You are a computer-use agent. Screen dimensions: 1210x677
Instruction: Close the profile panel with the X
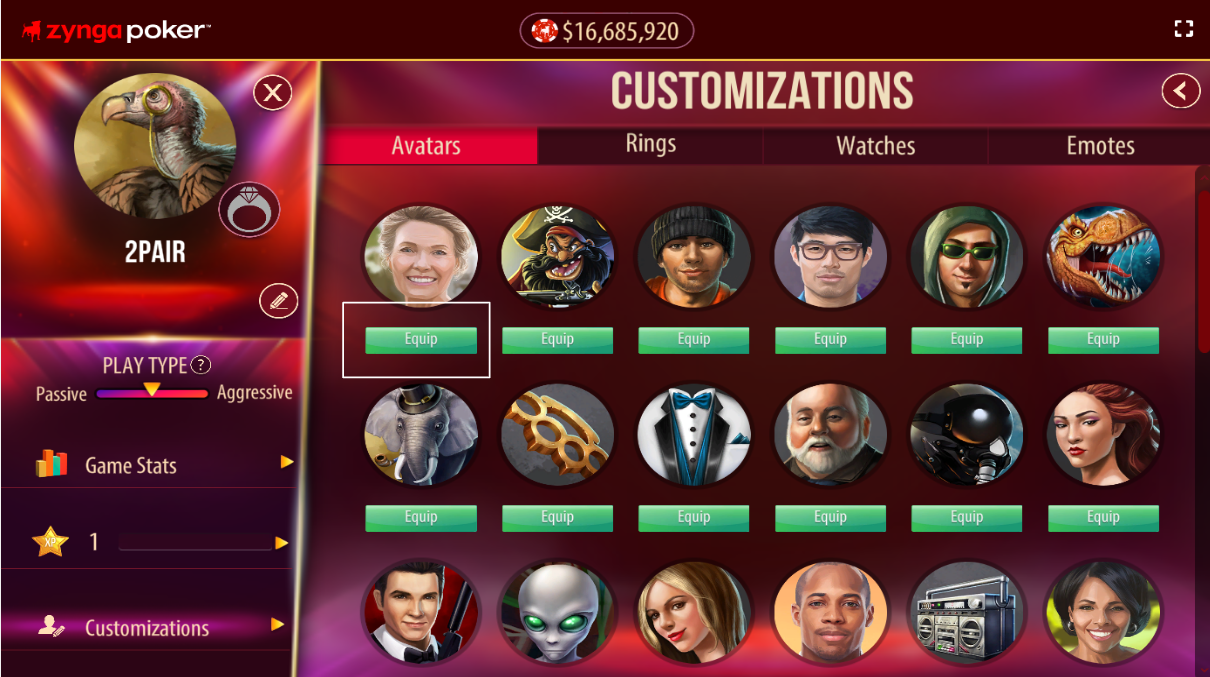(272, 94)
